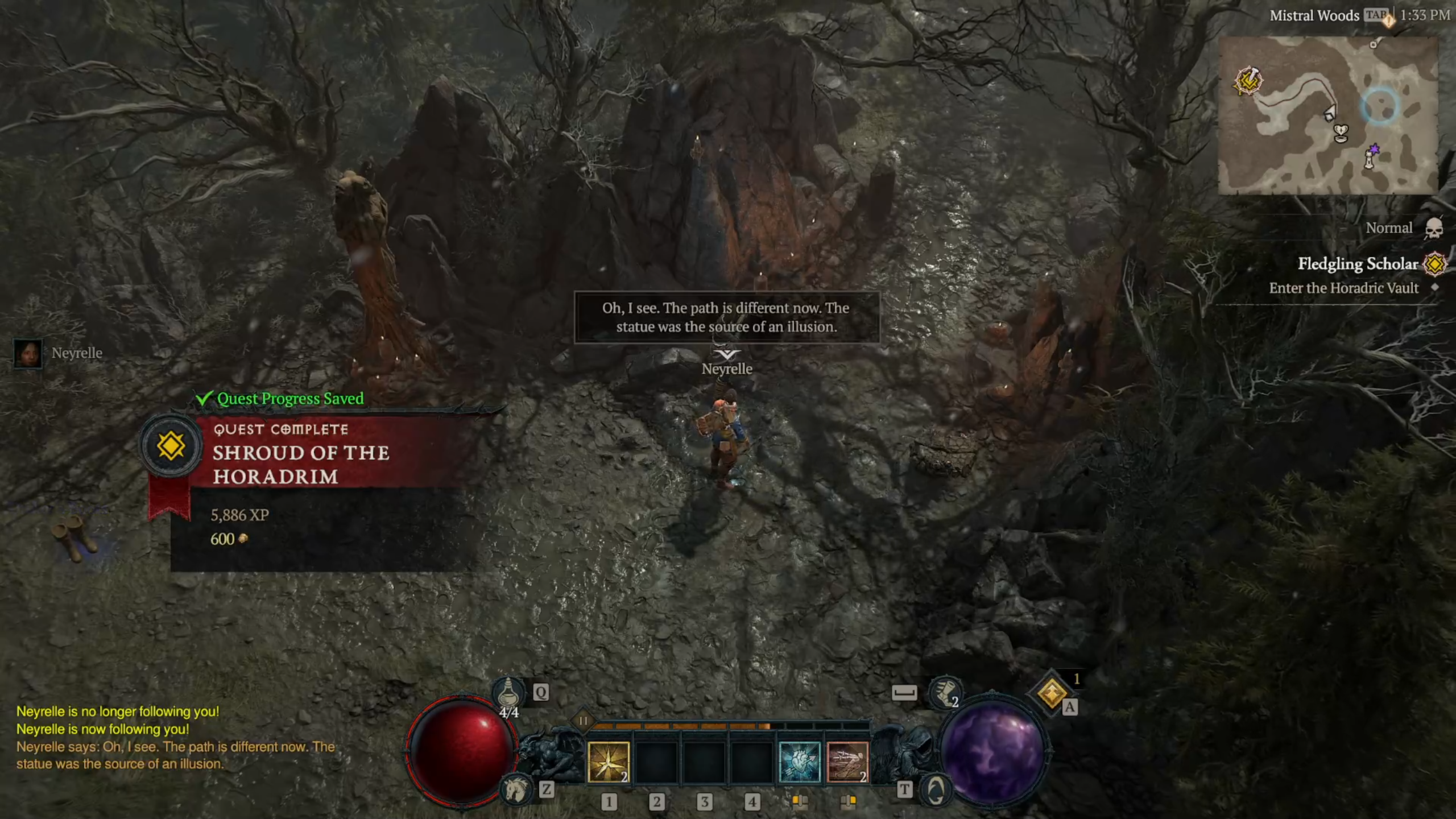Open the gold skill point notification diamond
The width and height of the screenshot is (1456, 819).
[x=1052, y=693]
